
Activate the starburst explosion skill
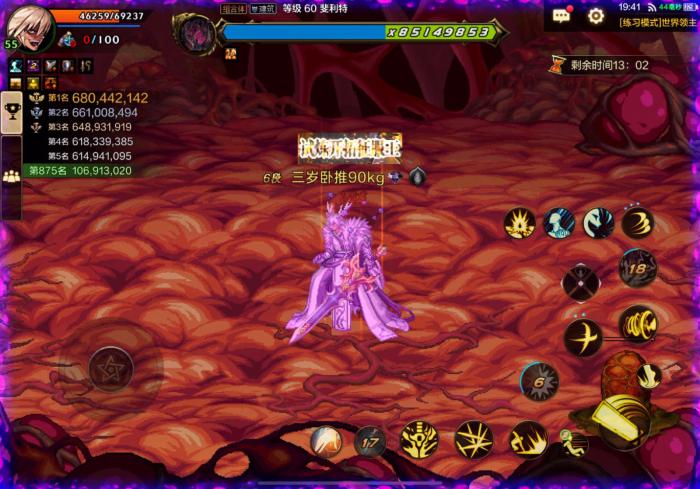[520, 223]
